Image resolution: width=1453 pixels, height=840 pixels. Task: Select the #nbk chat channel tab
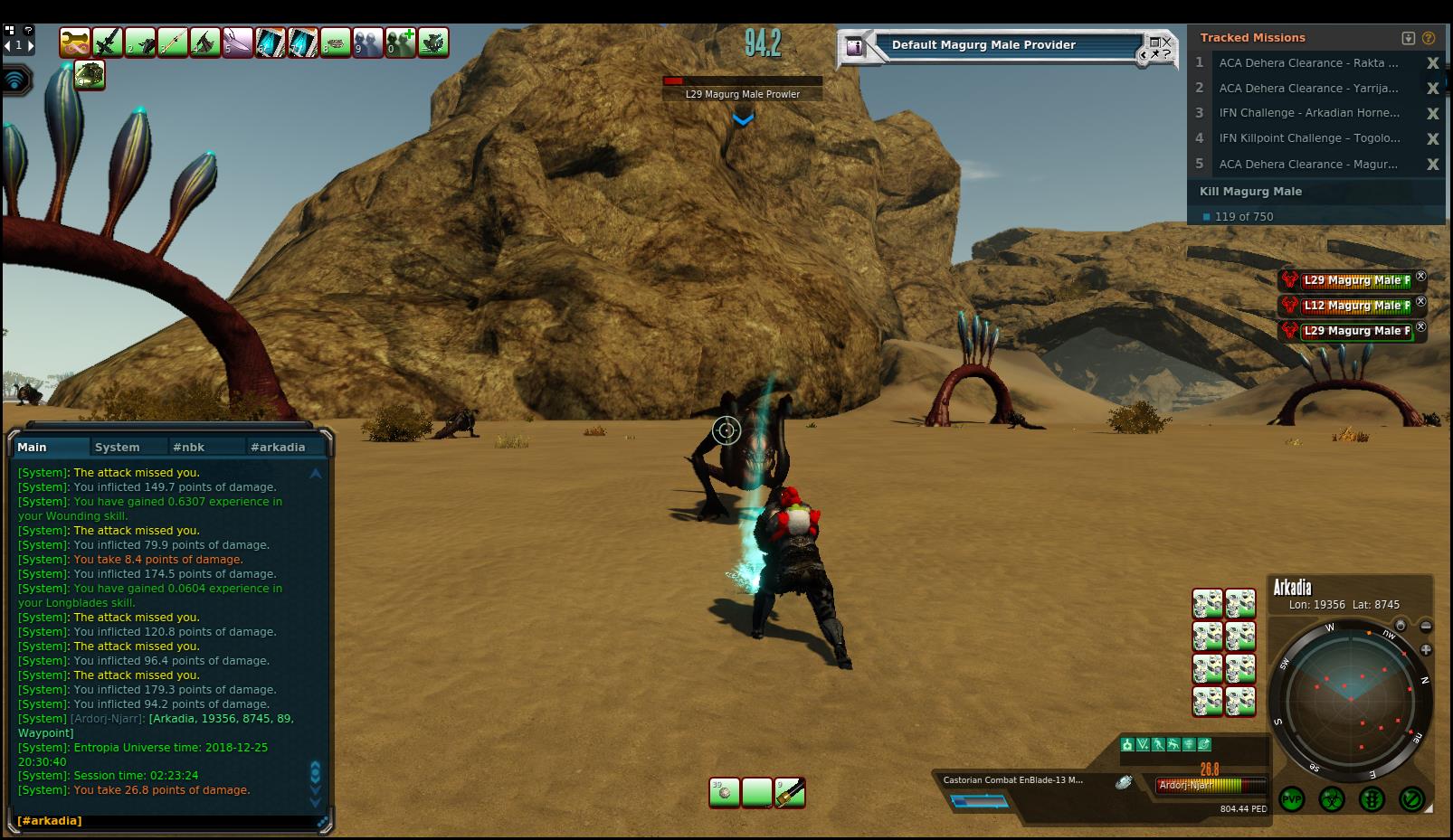(189, 447)
